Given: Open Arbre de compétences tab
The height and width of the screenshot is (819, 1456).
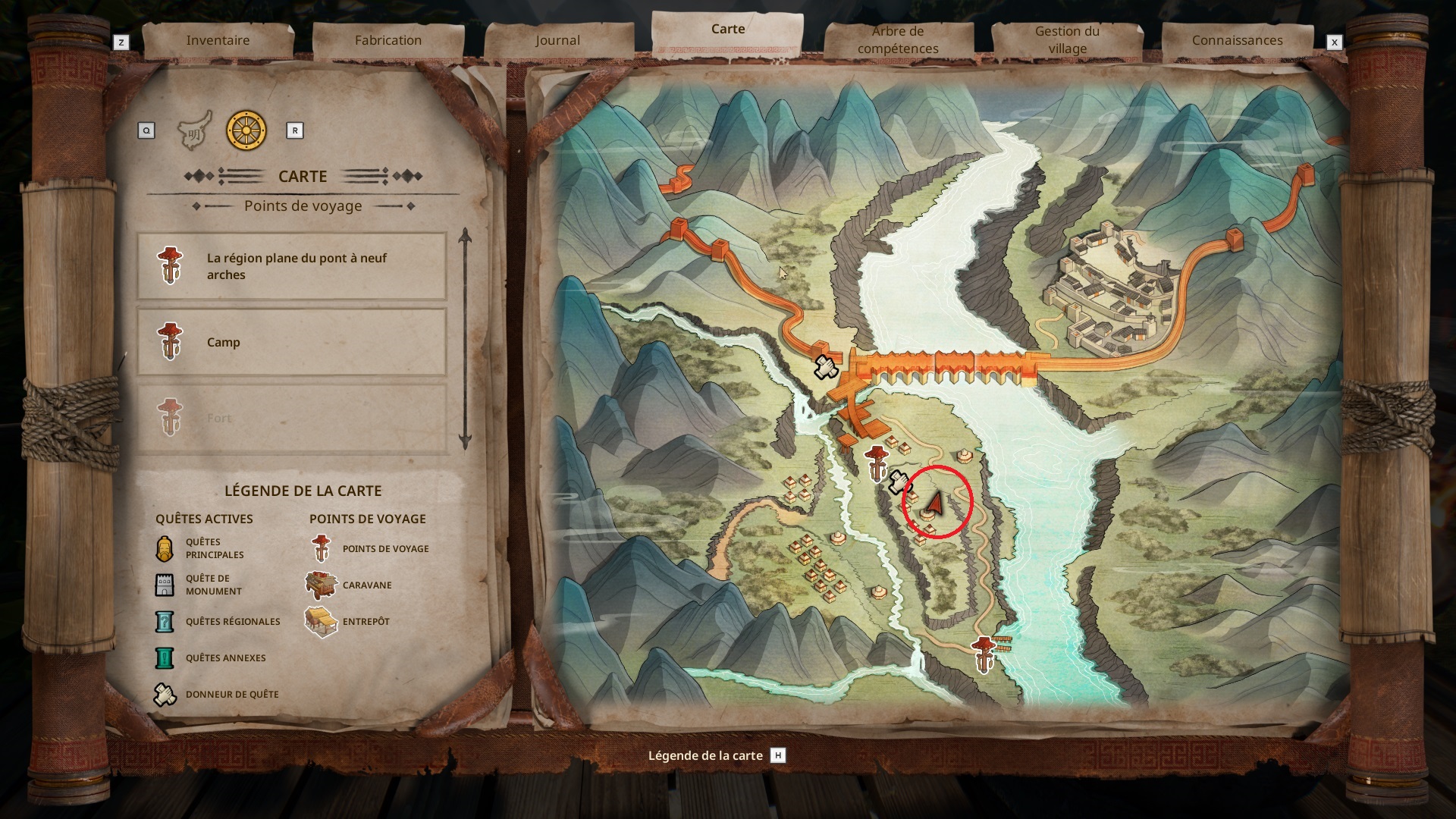Looking at the screenshot, I should tap(898, 40).
